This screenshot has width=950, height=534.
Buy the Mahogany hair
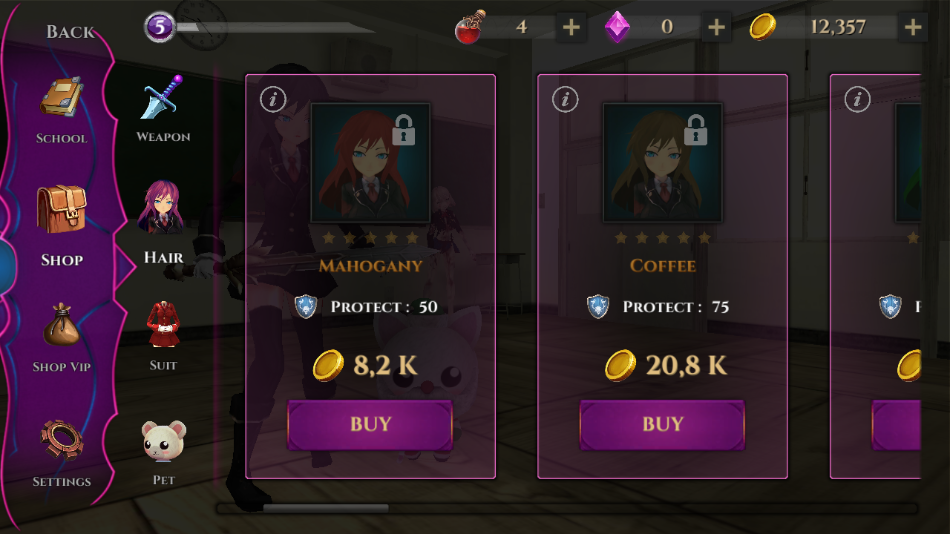pos(370,425)
